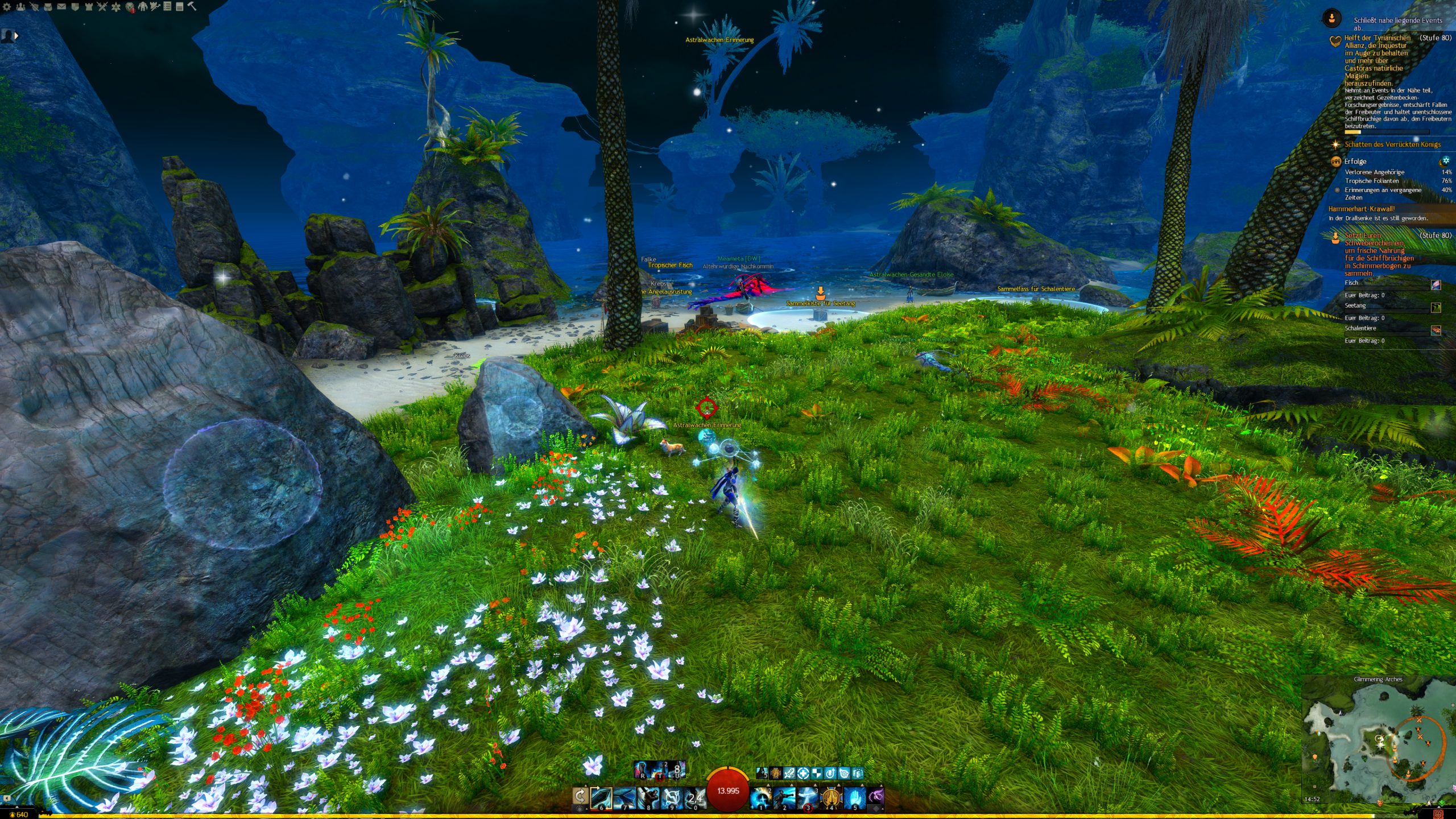Open the Erfolge achievements tracker header
Image resolution: width=1456 pixels, height=819 pixels.
click(x=1355, y=162)
